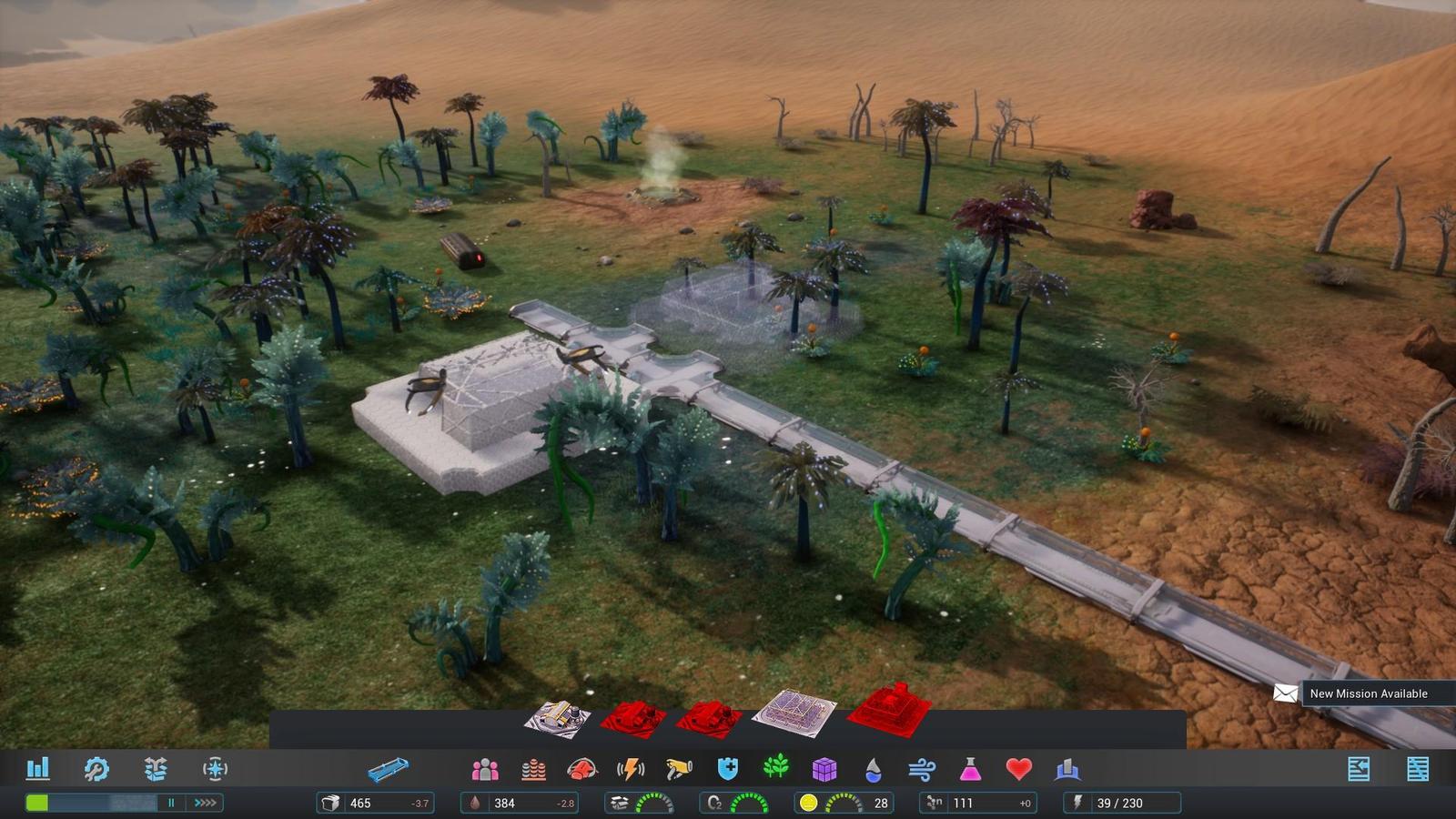Open the rightmost list panel icon

pyautogui.click(x=1418, y=769)
